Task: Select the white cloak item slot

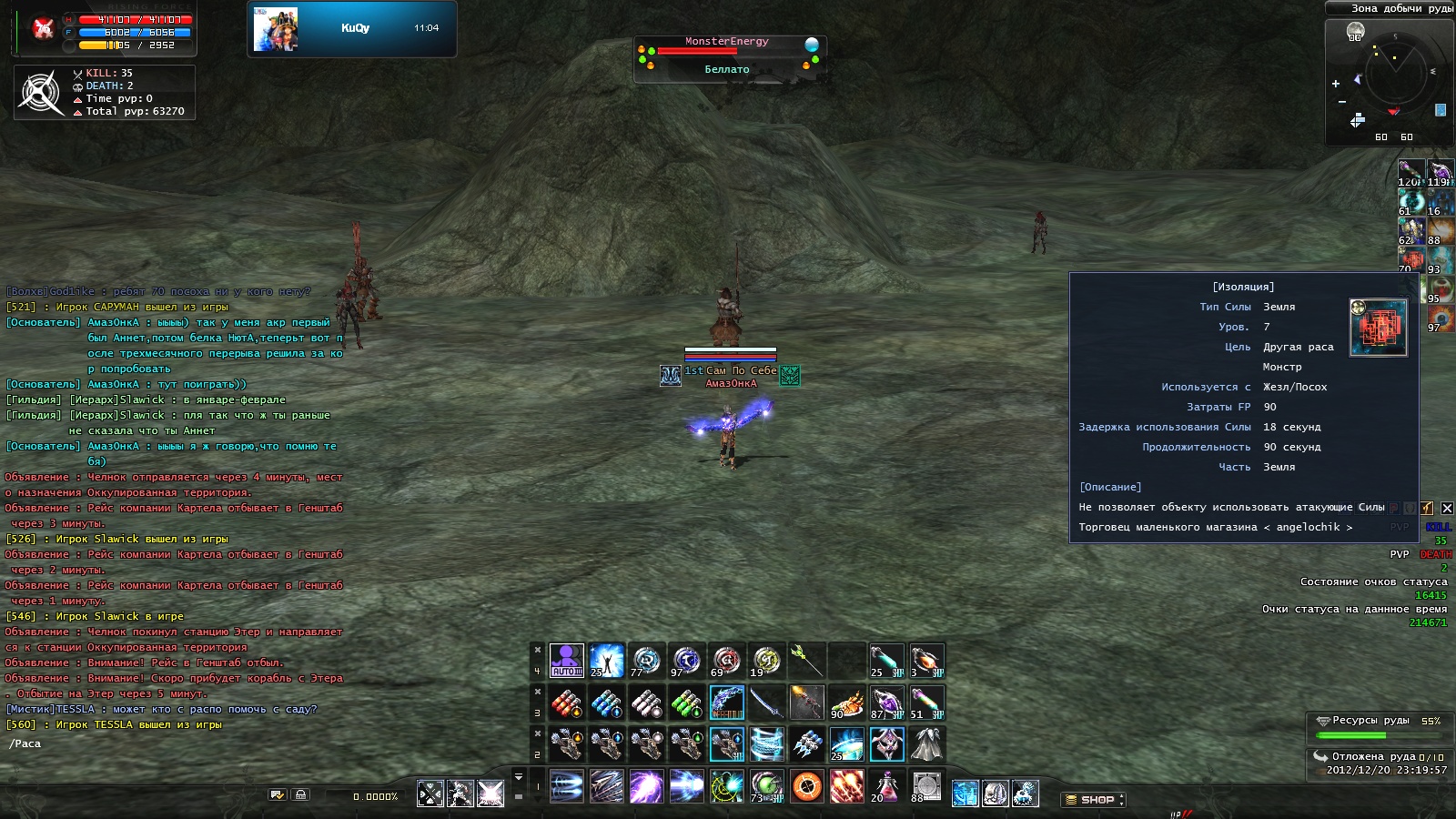Action: click(926, 744)
